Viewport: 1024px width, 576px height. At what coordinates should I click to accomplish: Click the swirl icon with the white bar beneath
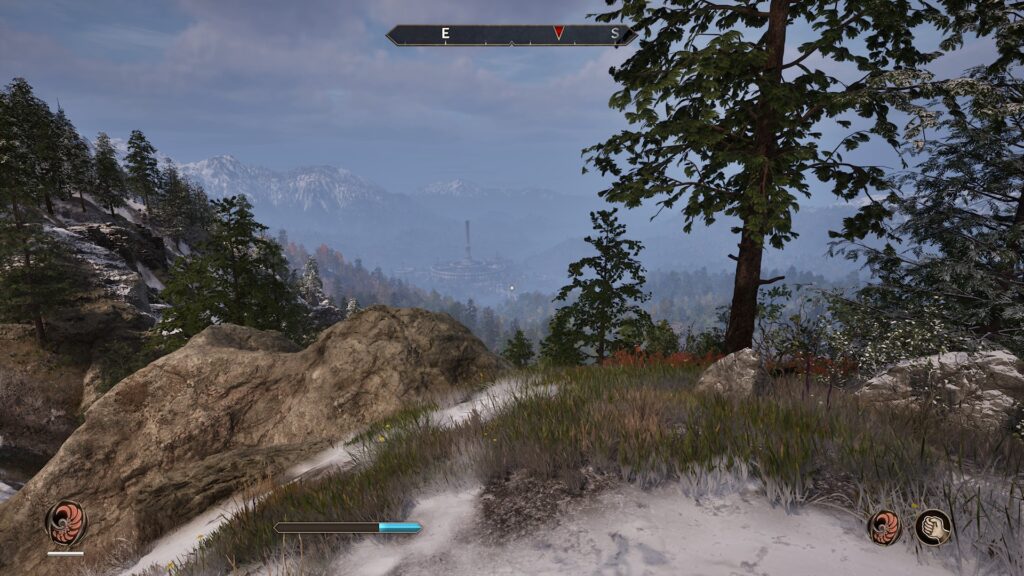[x=66, y=522]
